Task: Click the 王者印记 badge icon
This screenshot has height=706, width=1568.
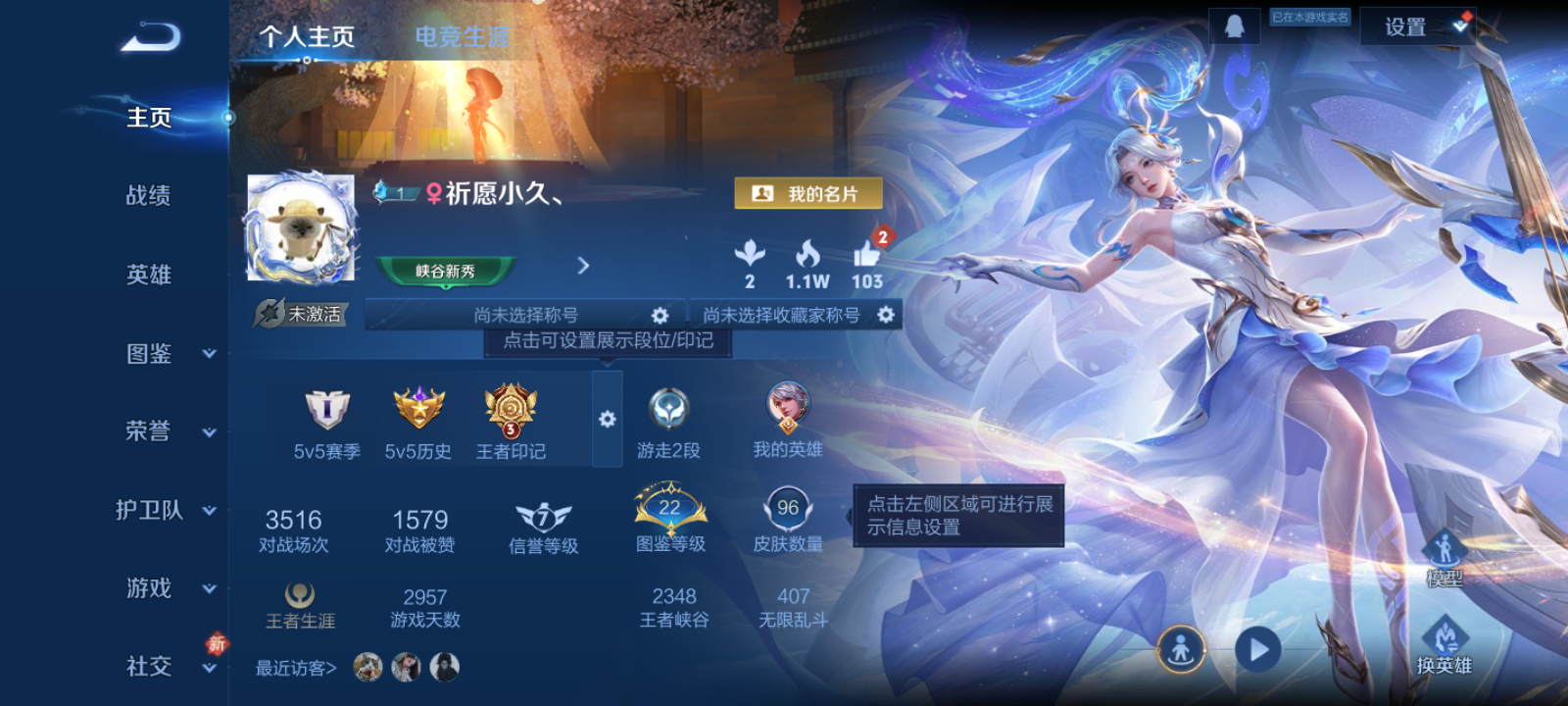Action: click(x=511, y=412)
